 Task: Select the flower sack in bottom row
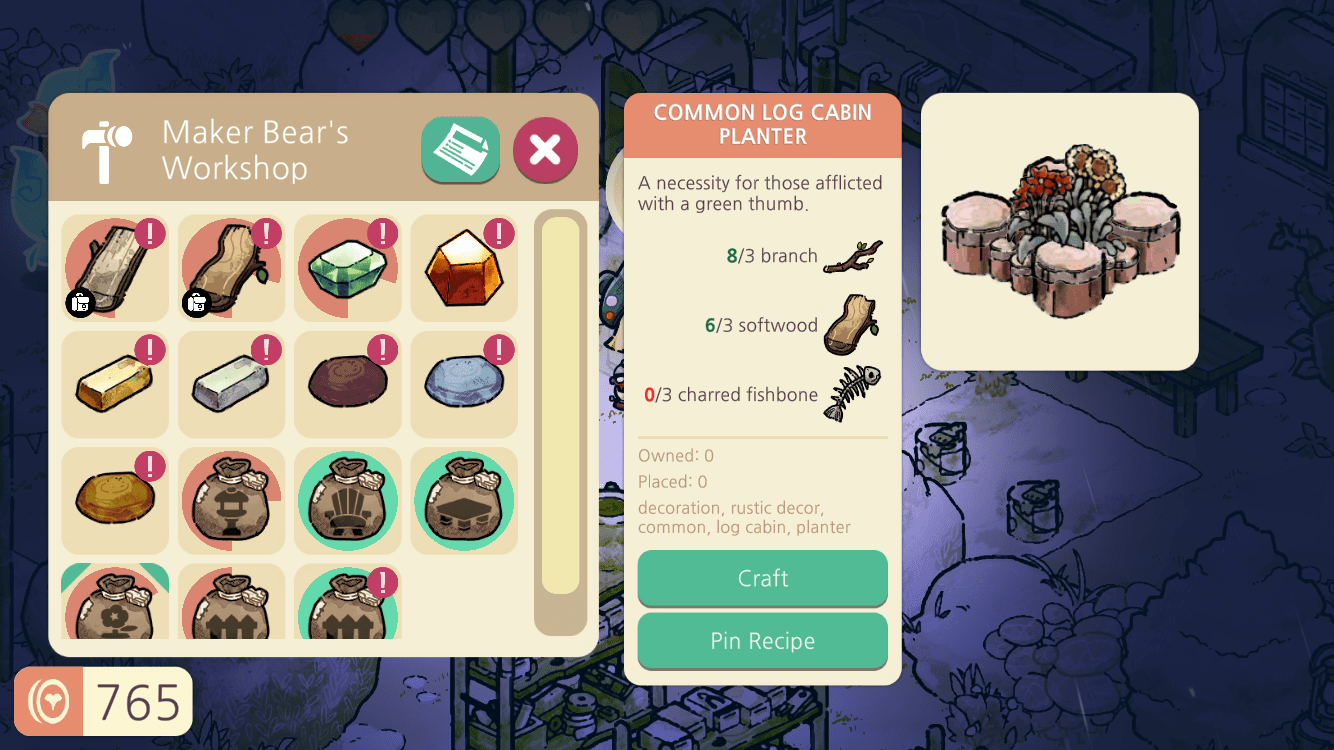[x=115, y=605]
